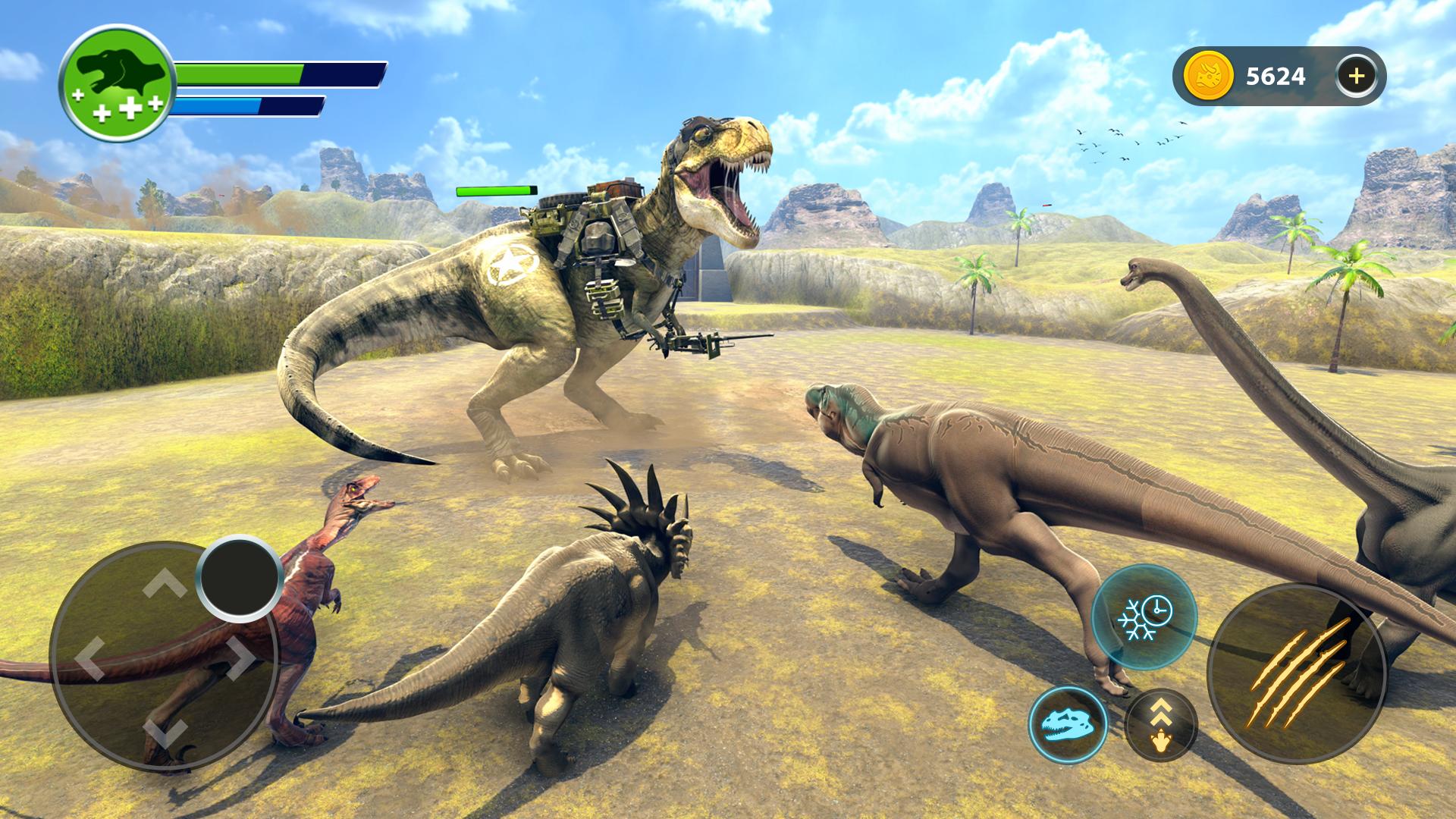This screenshot has height=819, width=1456.
Task: Tap the blue stamina bar below the health bar
Action: [220, 106]
